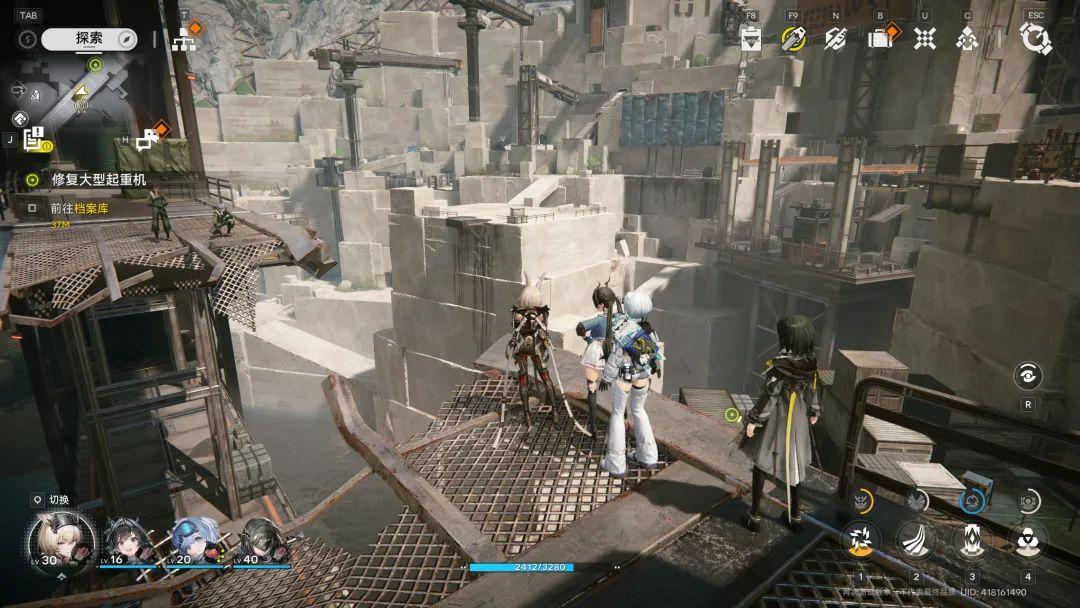Toggle the eye view icon on right
The image size is (1080, 608).
[1027, 375]
